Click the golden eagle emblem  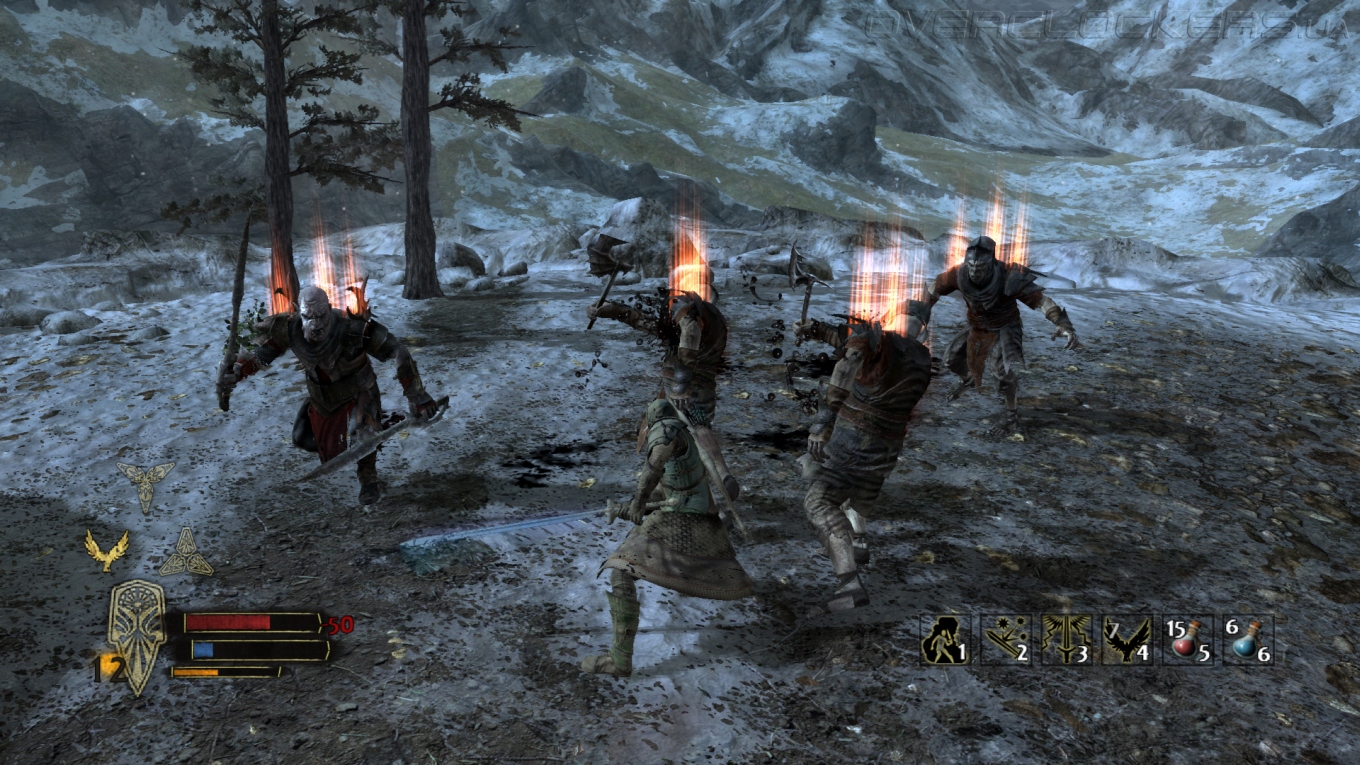click(x=106, y=551)
